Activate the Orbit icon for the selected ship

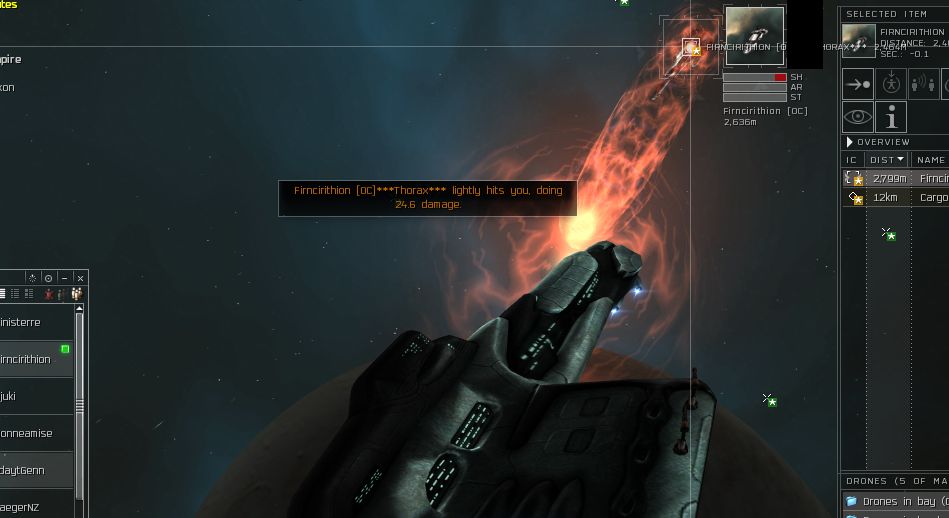click(890, 84)
